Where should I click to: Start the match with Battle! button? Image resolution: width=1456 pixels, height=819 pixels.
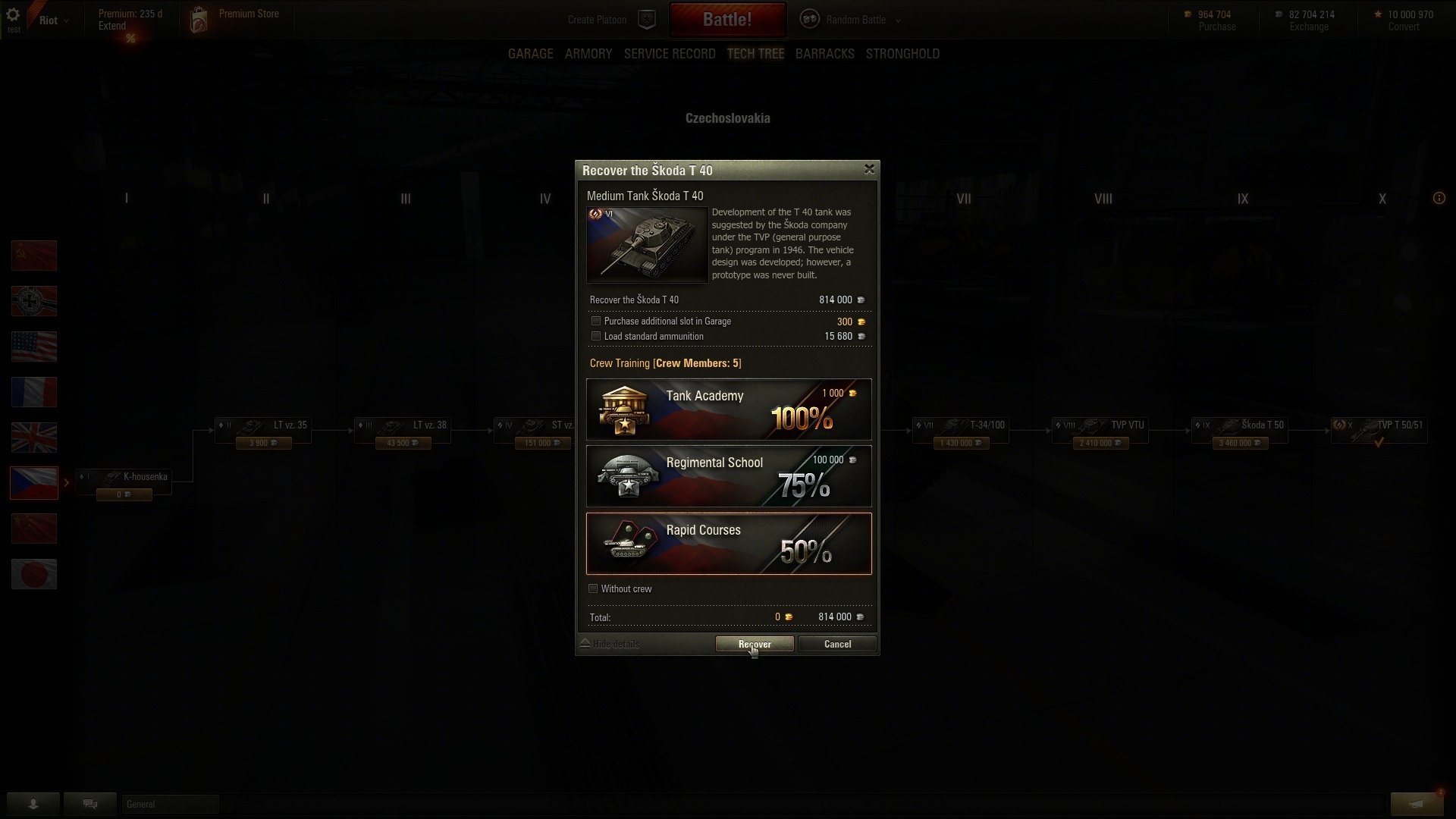coord(726,20)
